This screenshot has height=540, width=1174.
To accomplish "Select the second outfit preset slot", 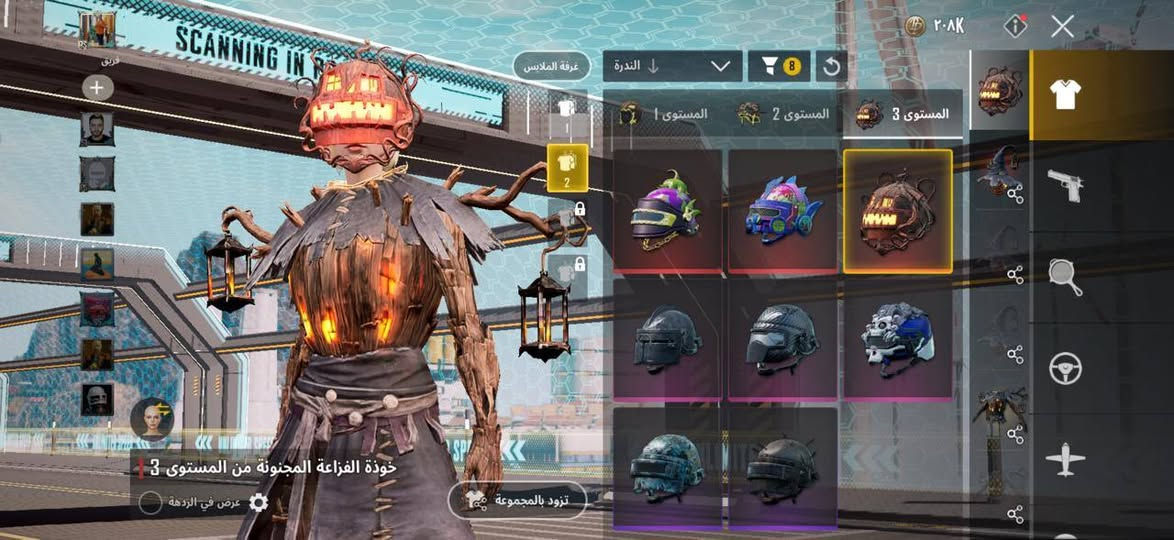I will pos(566,166).
